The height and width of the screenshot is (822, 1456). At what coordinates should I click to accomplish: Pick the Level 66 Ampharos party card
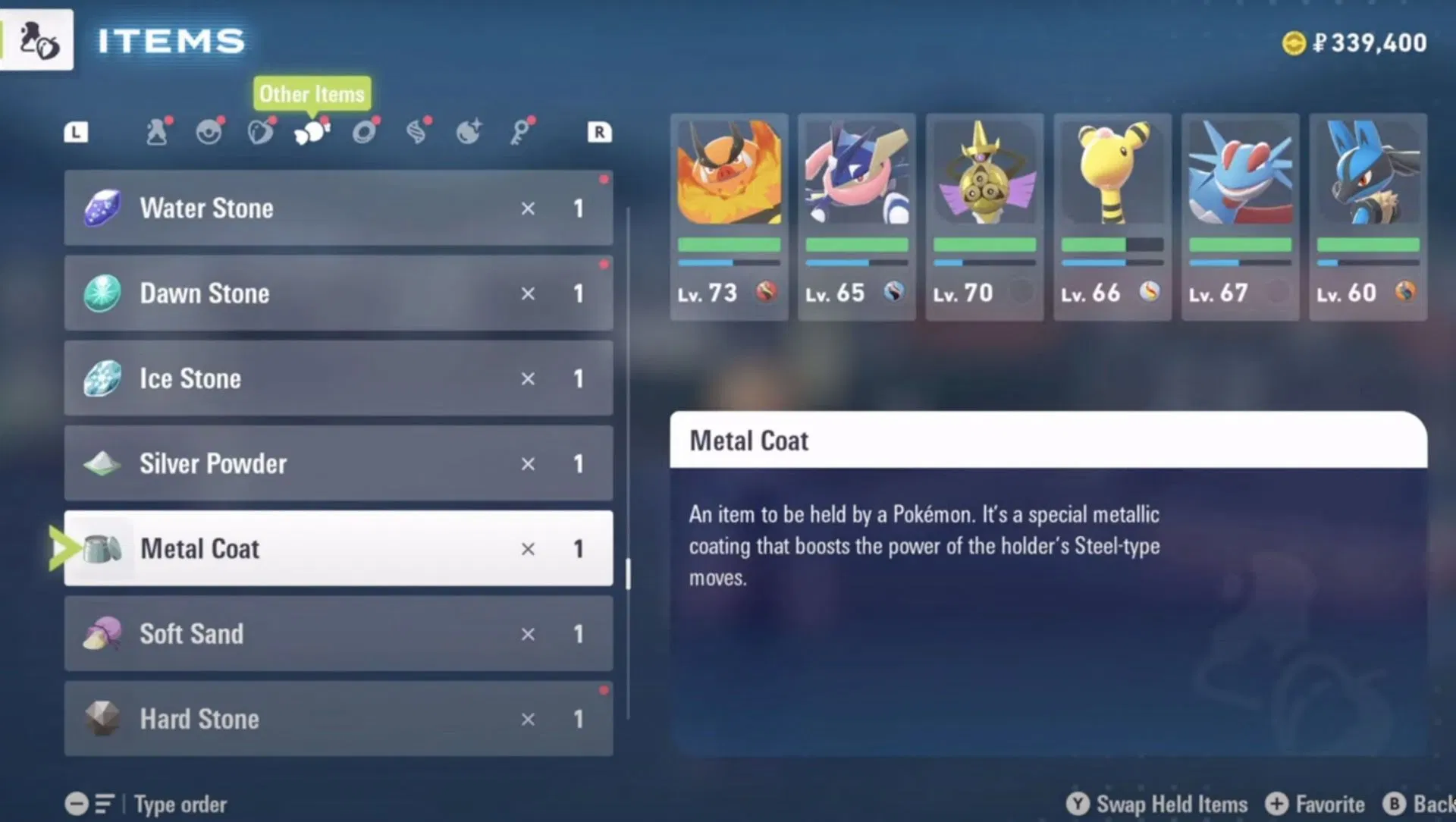coord(1112,216)
